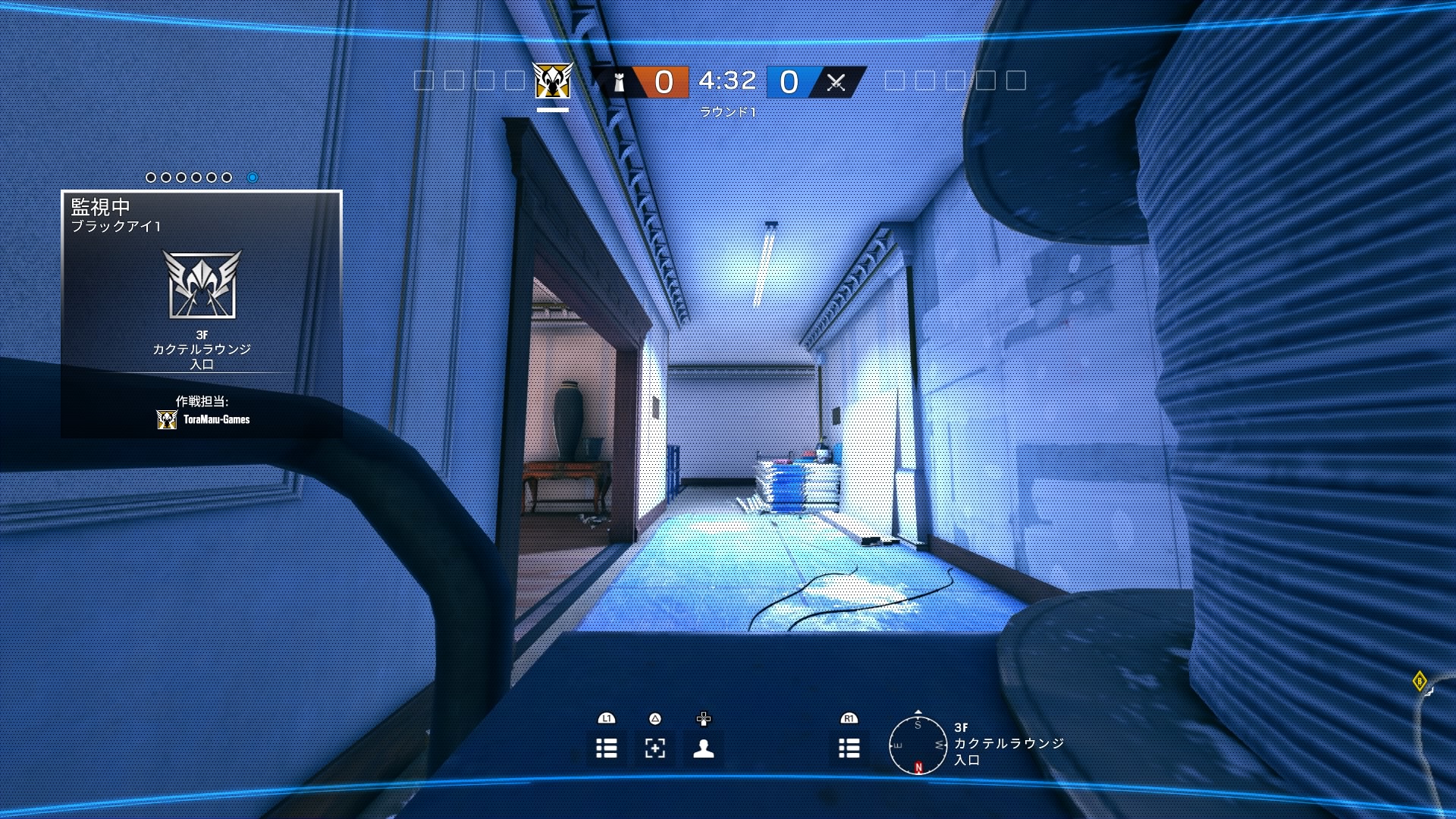
Task: Switch to the first camera dot in the row
Action: (149, 177)
